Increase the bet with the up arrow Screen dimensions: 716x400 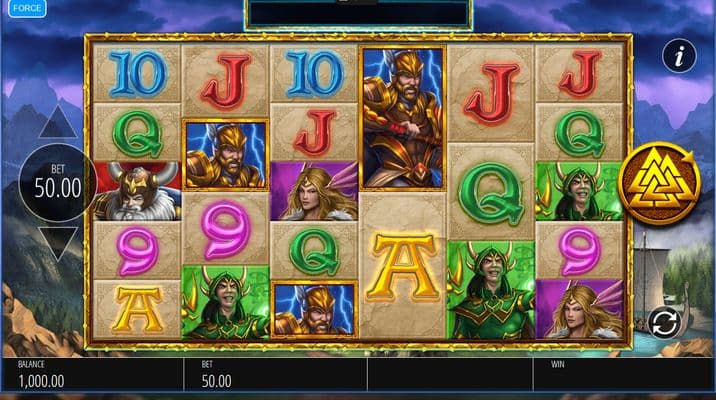[58, 123]
